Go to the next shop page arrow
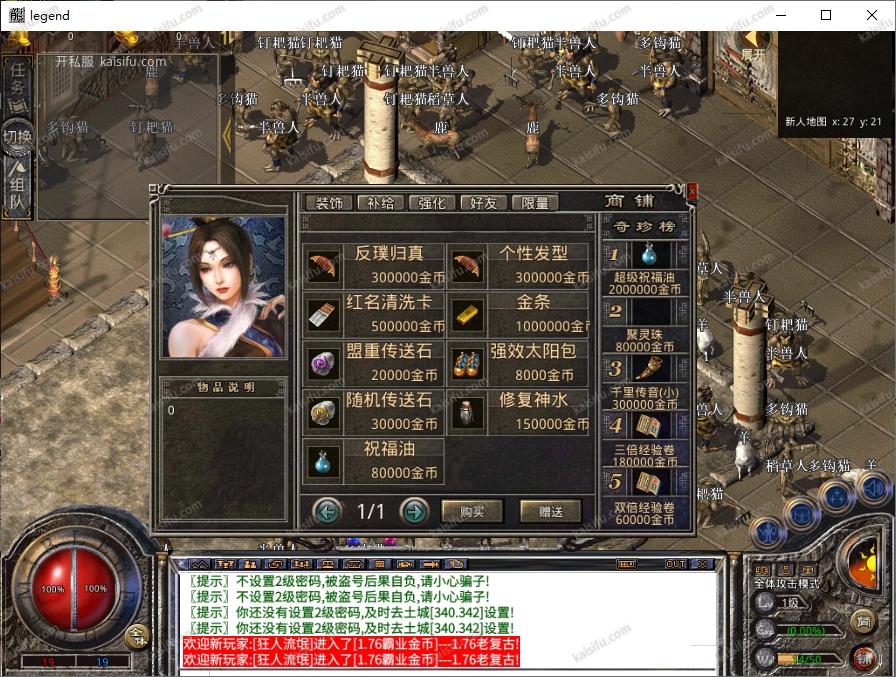 [414, 512]
